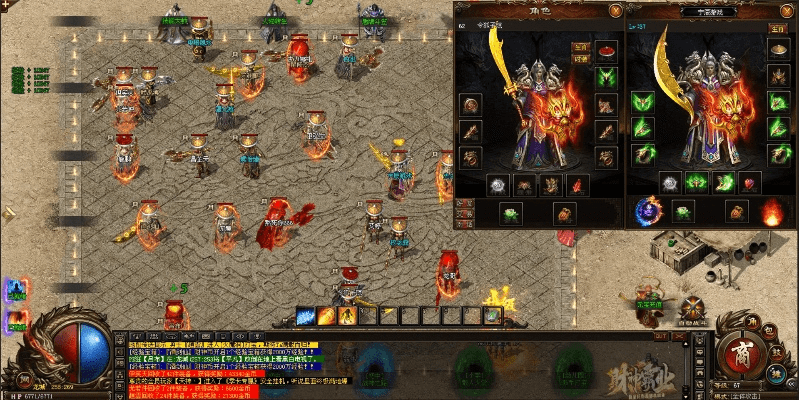Select the green lotus item slot
The width and height of the screenshot is (799, 400).
511,212
